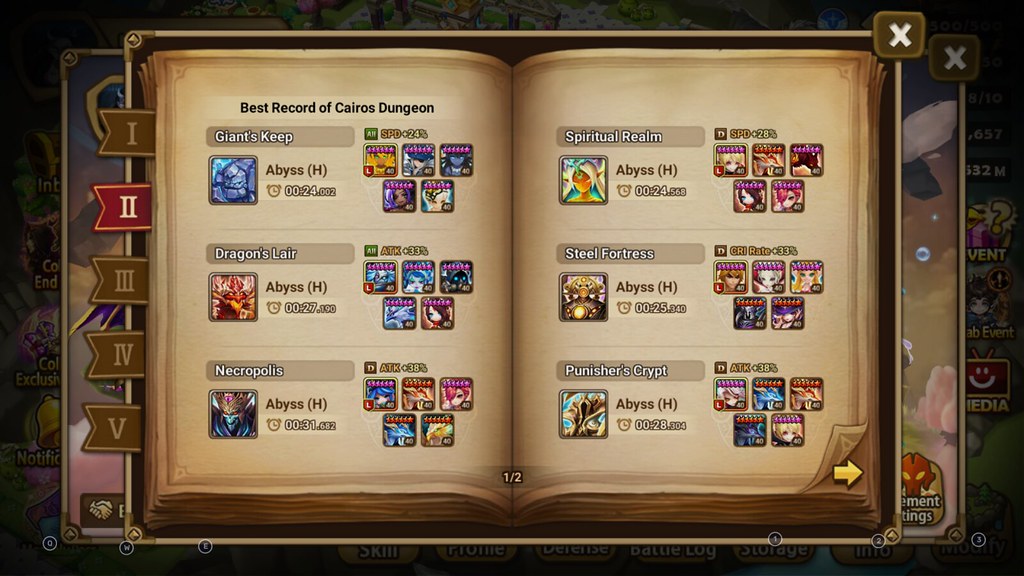Select bookmark tab II
Viewport: 1024px width, 576px height.
[126, 207]
